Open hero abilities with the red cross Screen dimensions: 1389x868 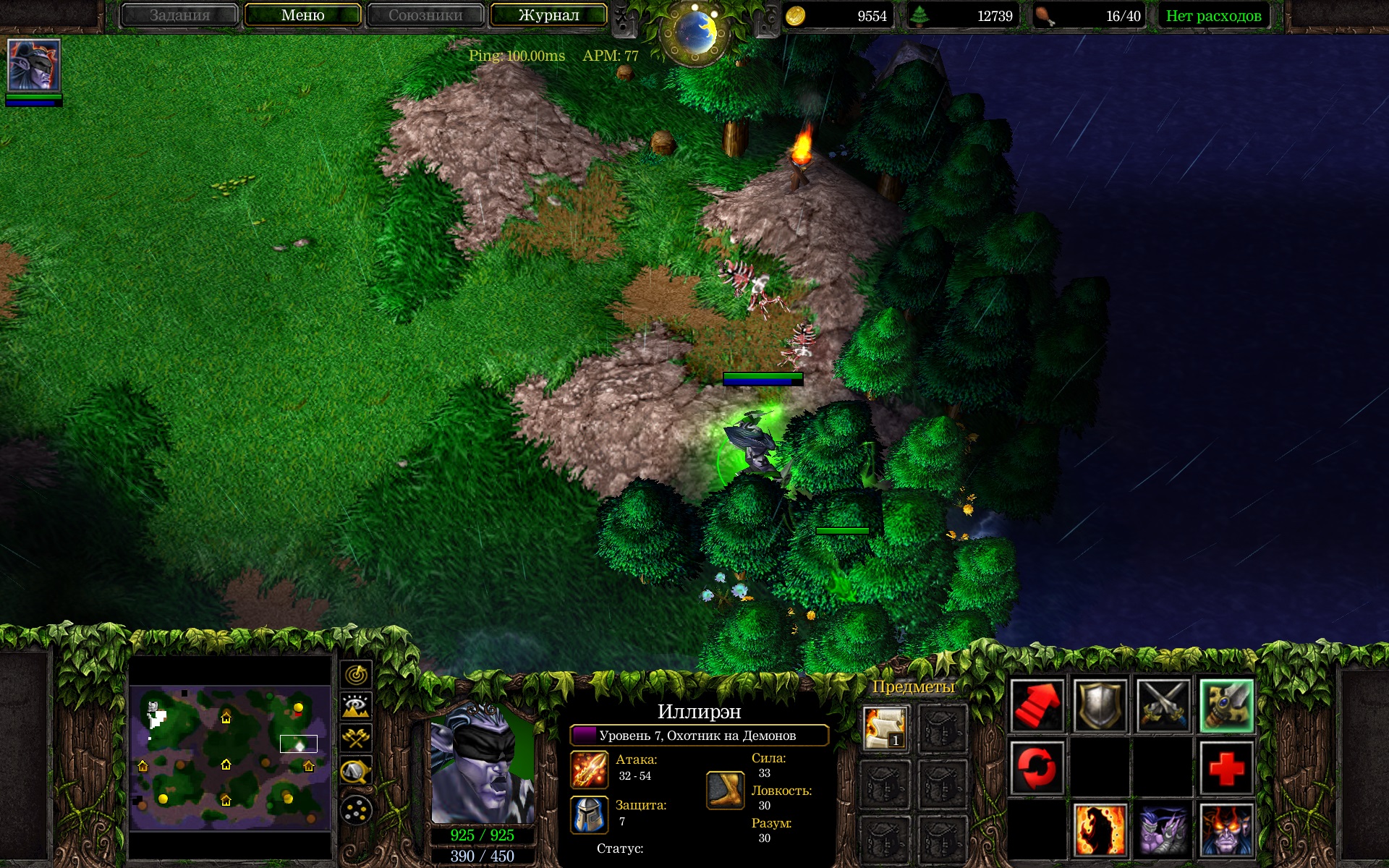click(1226, 767)
